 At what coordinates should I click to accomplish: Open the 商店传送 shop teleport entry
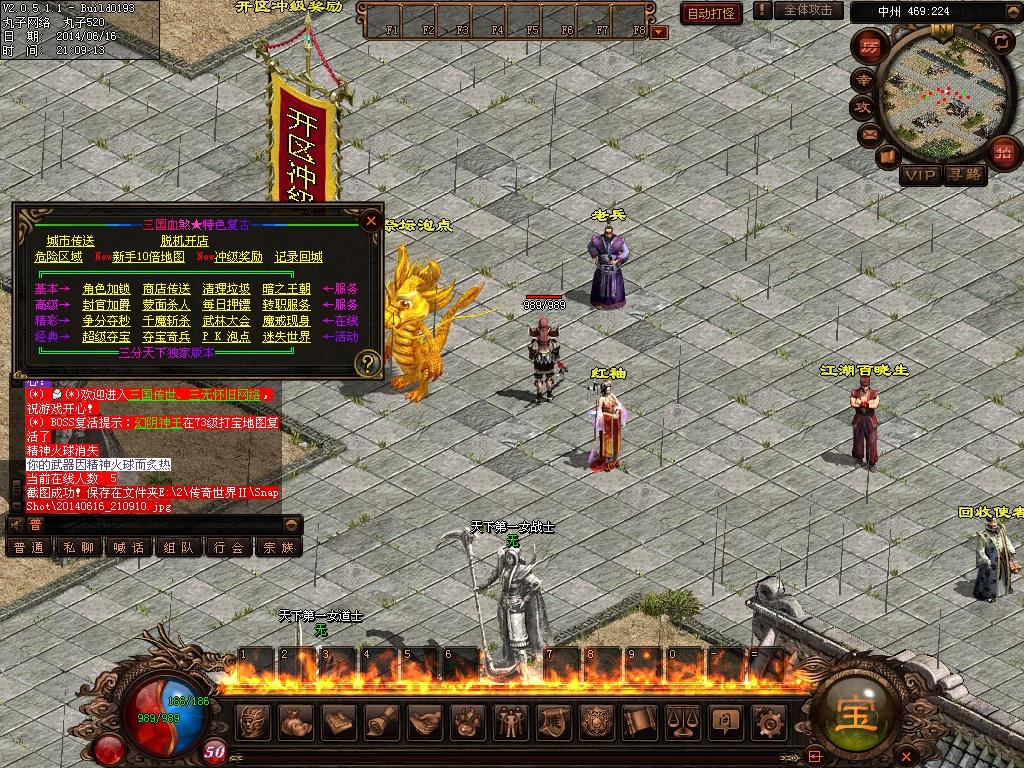pyautogui.click(x=166, y=289)
